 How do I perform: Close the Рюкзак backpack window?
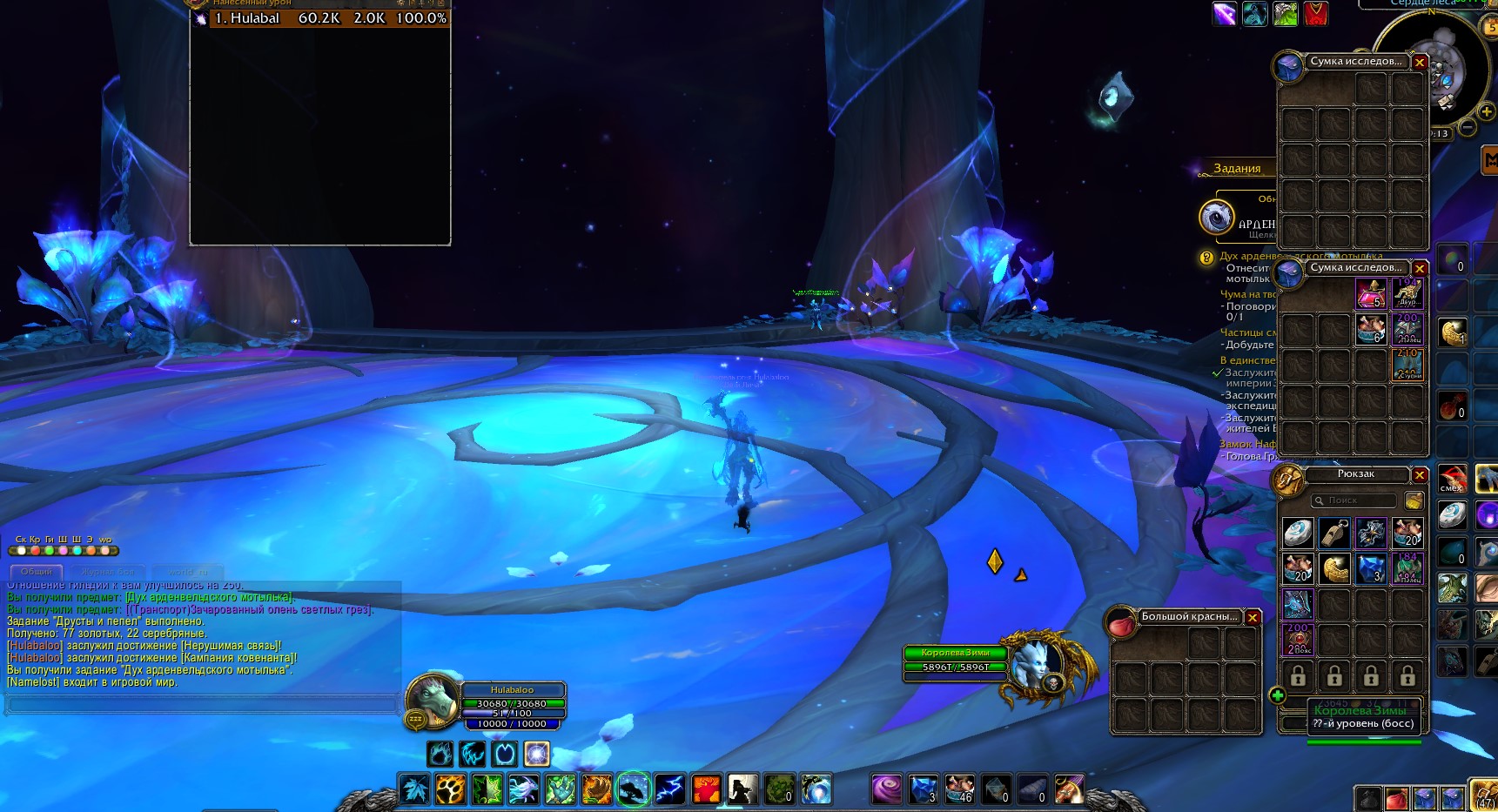1420,475
